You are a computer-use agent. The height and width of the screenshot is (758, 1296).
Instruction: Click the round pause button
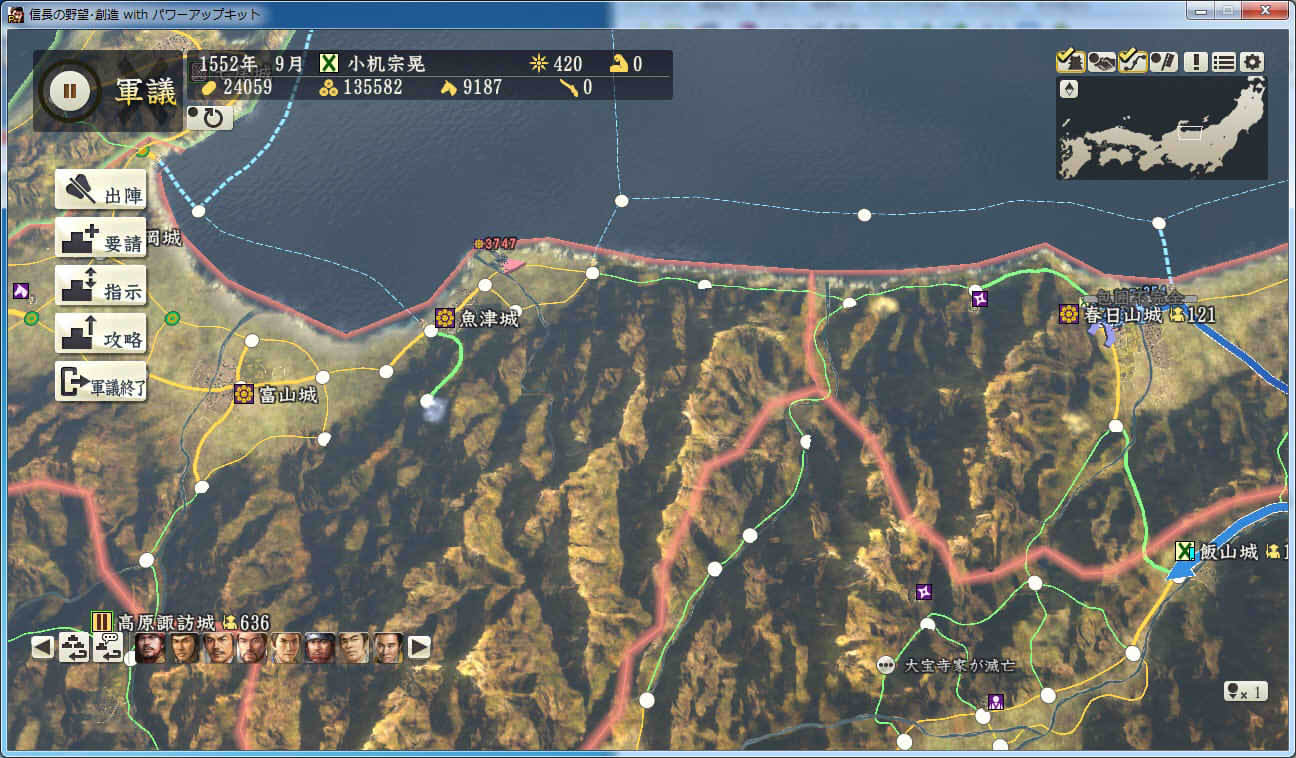tap(69, 91)
